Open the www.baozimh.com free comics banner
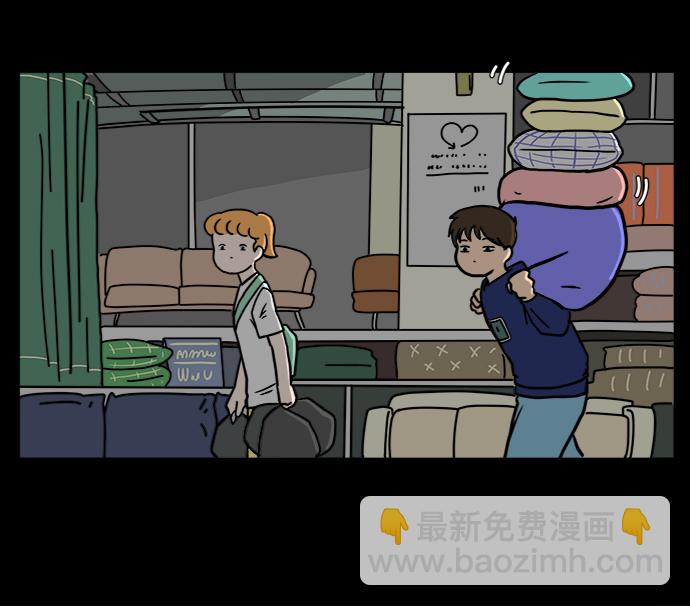This screenshot has width=690, height=606. 515,541
